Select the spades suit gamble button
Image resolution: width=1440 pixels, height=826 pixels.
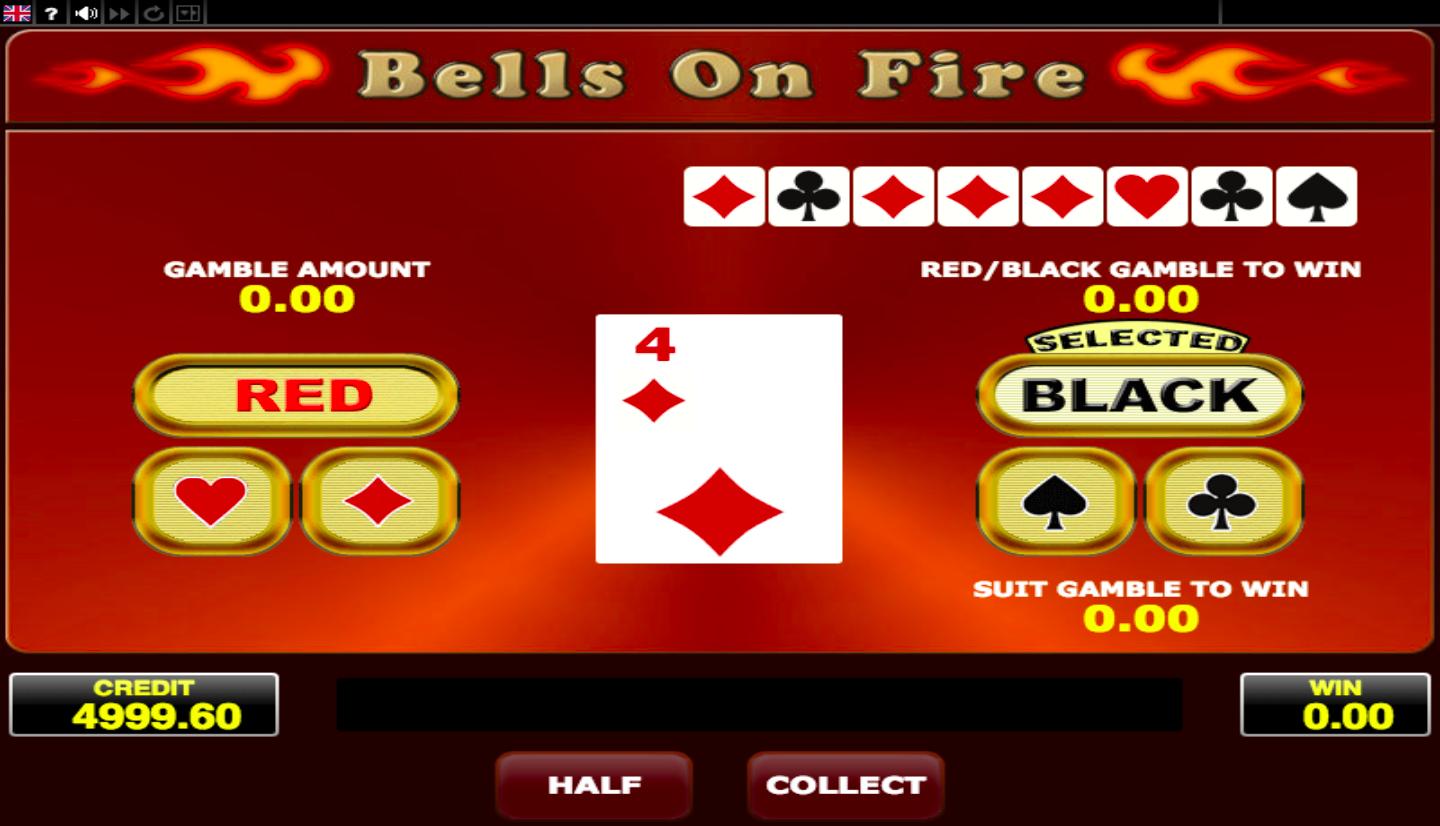1057,503
